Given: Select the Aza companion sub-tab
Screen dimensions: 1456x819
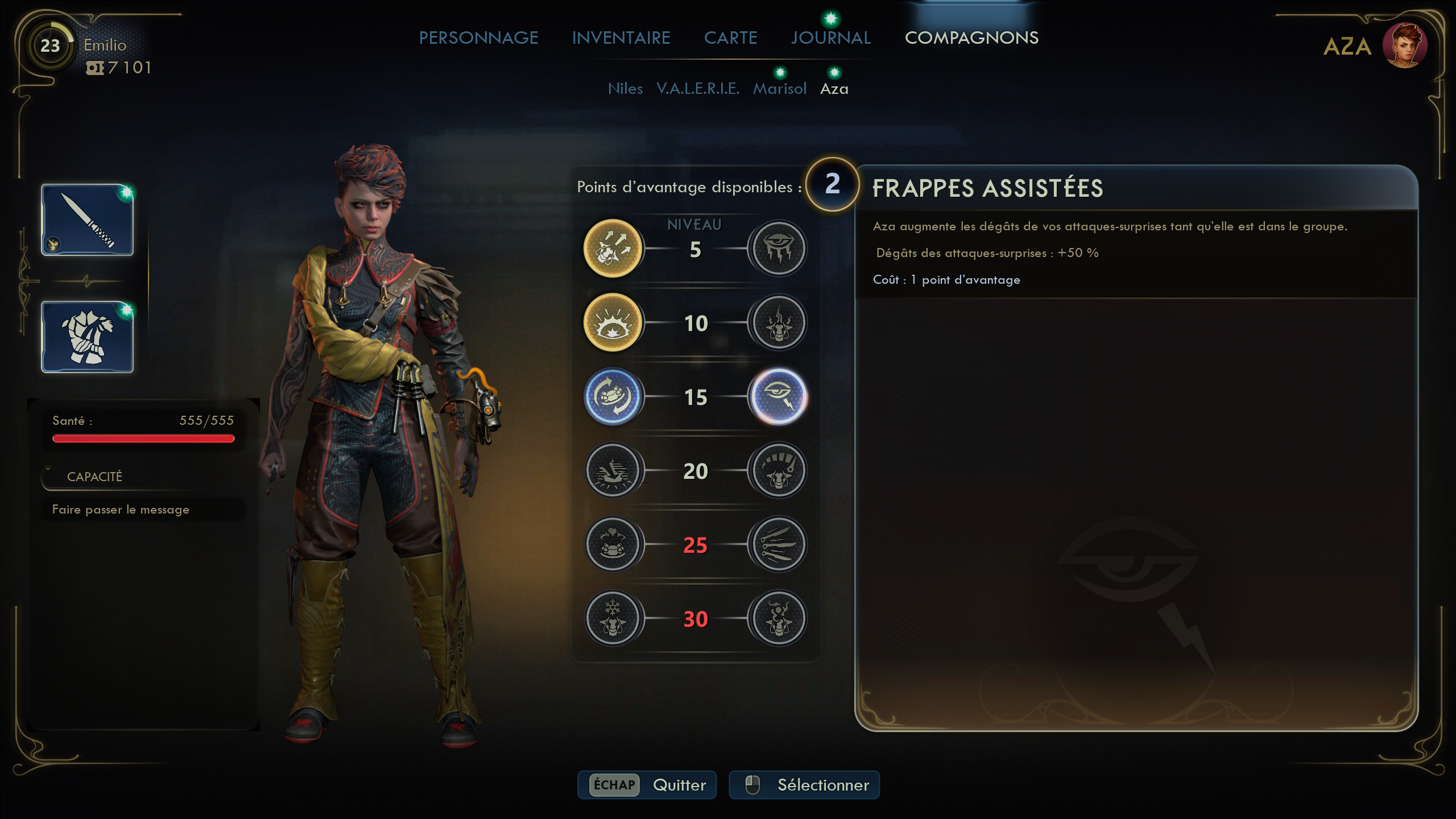Looking at the screenshot, I should (834, 89).
